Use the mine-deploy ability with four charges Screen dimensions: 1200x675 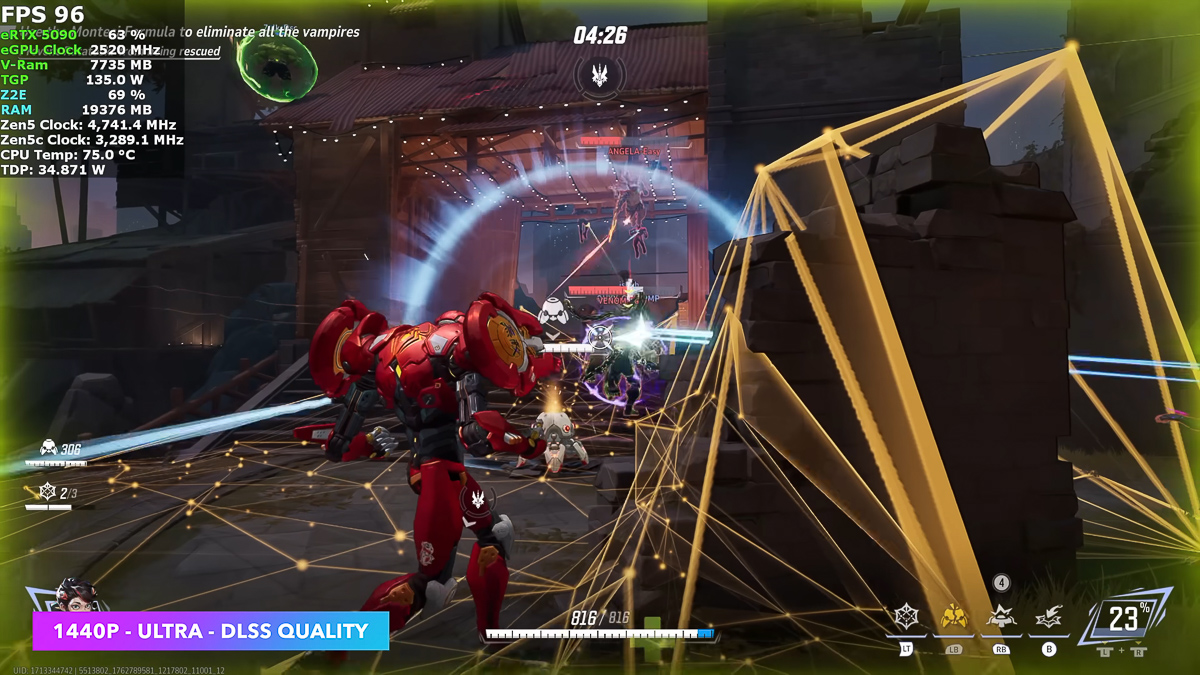pyautogui.click(x=1000, y=617)
